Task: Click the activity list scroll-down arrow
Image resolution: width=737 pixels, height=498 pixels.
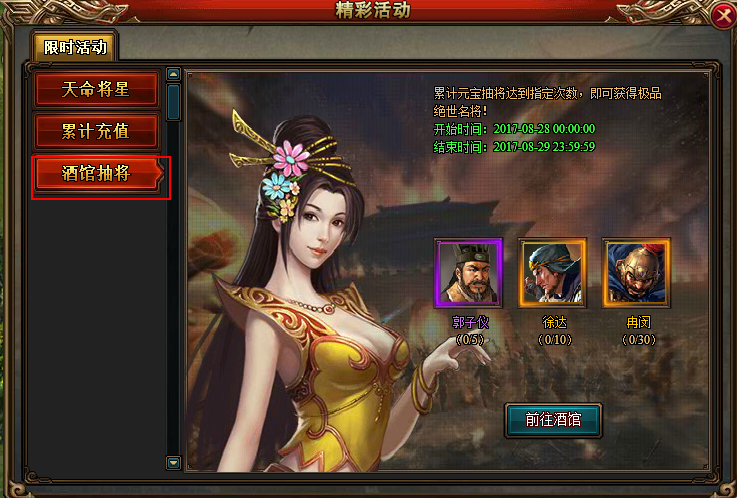Action: coord(174,462)
